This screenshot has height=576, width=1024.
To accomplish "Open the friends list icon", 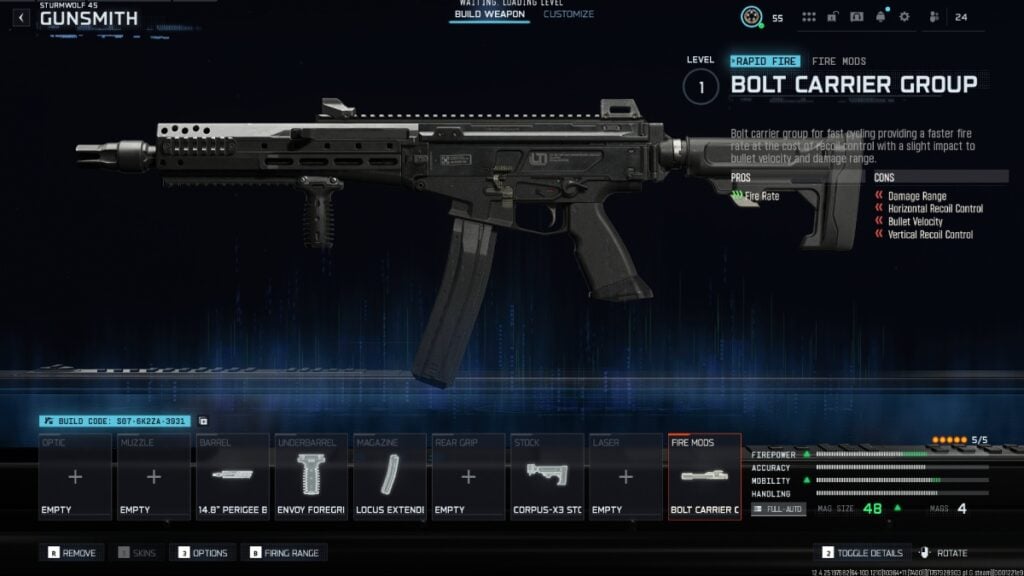I will coord(934,17).
